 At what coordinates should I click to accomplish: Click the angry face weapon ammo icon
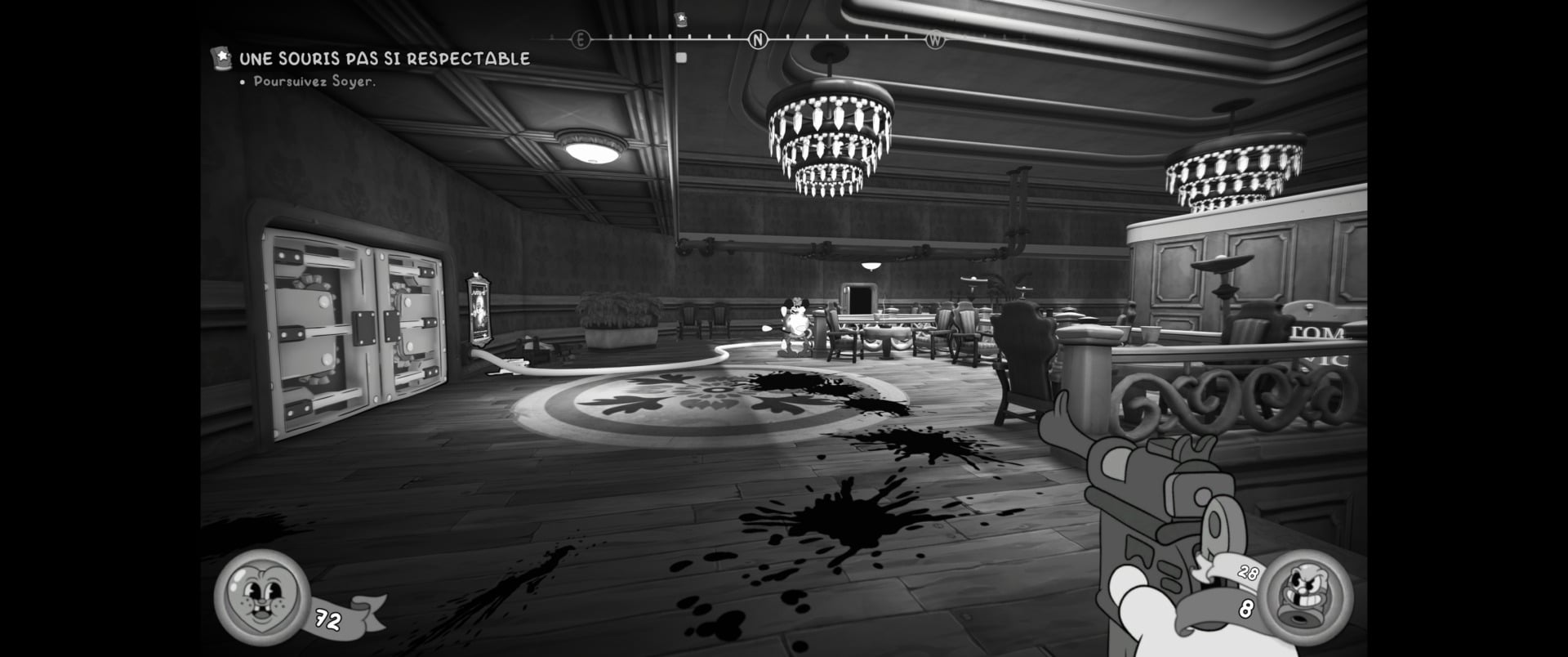[1306, 596]
